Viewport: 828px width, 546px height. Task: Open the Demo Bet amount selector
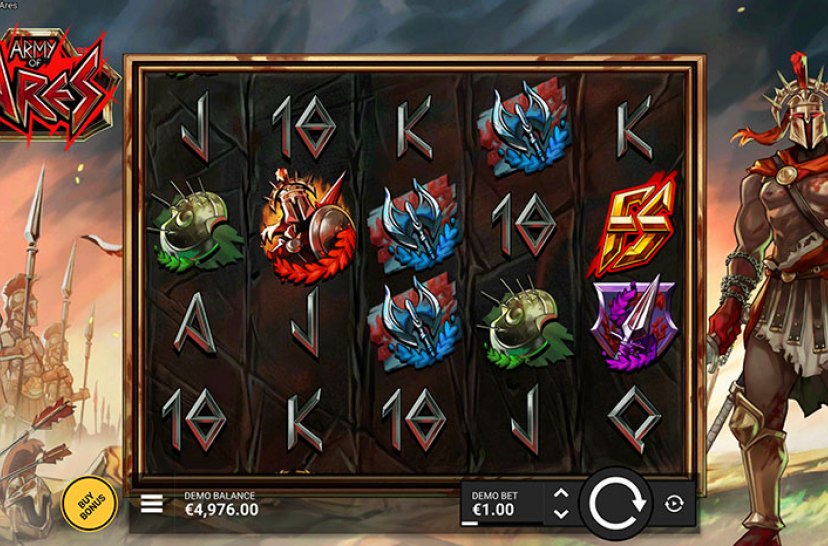[502, 504]
